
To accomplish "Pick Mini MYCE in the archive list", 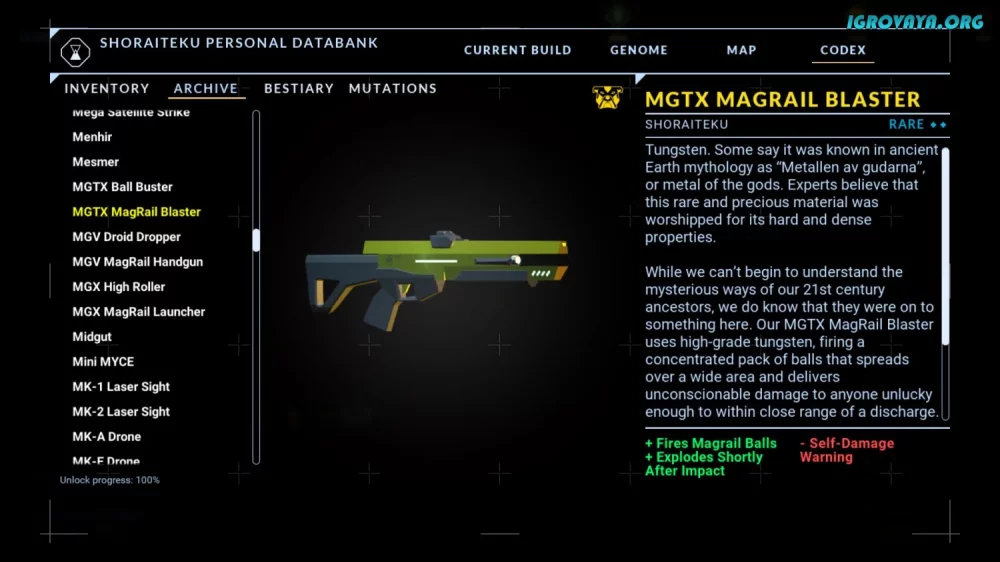I will 103,362.
